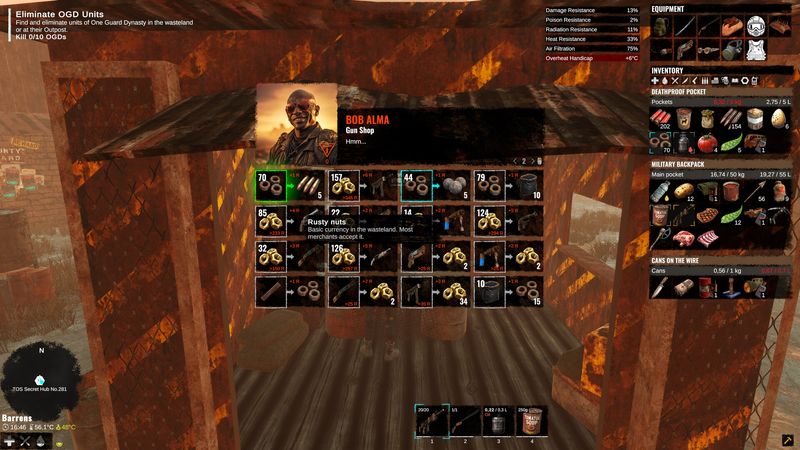Click the gas mask in equipment
The height and width of the screenshot is (450, 800).
tap(733, 48)
